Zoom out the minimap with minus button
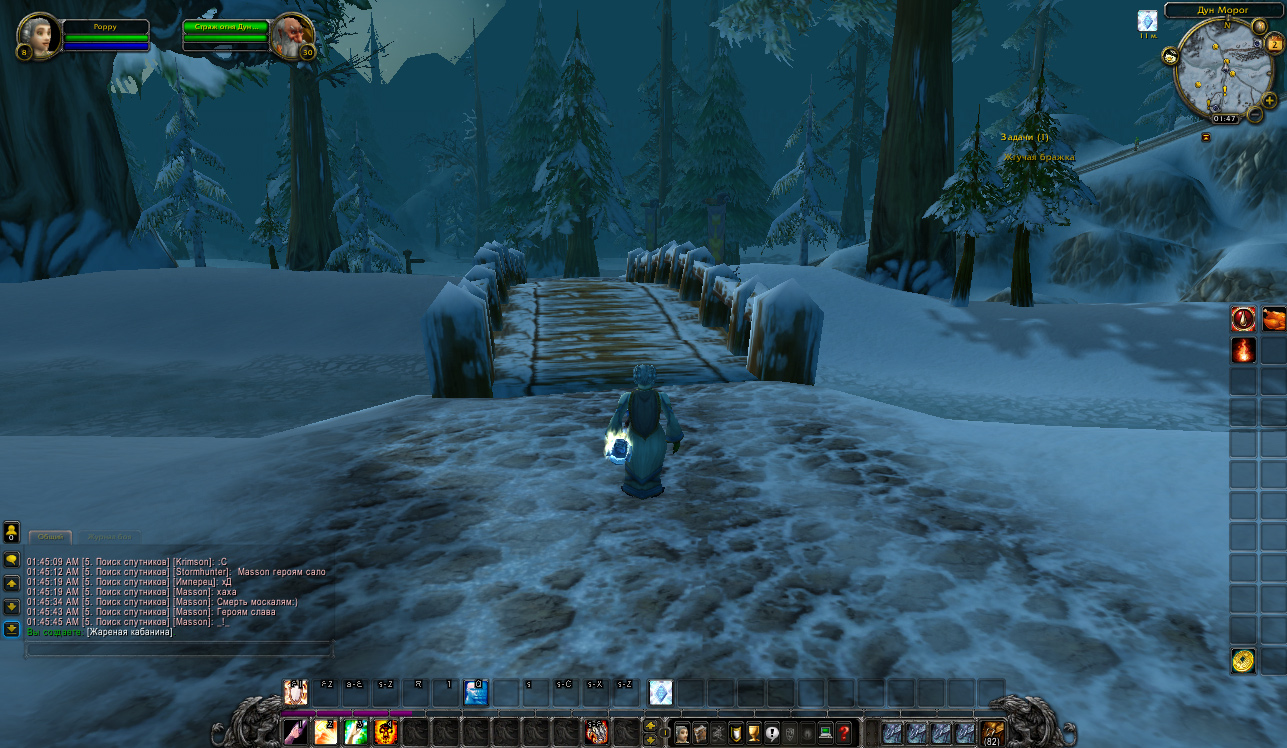 tap(1255, 114)
